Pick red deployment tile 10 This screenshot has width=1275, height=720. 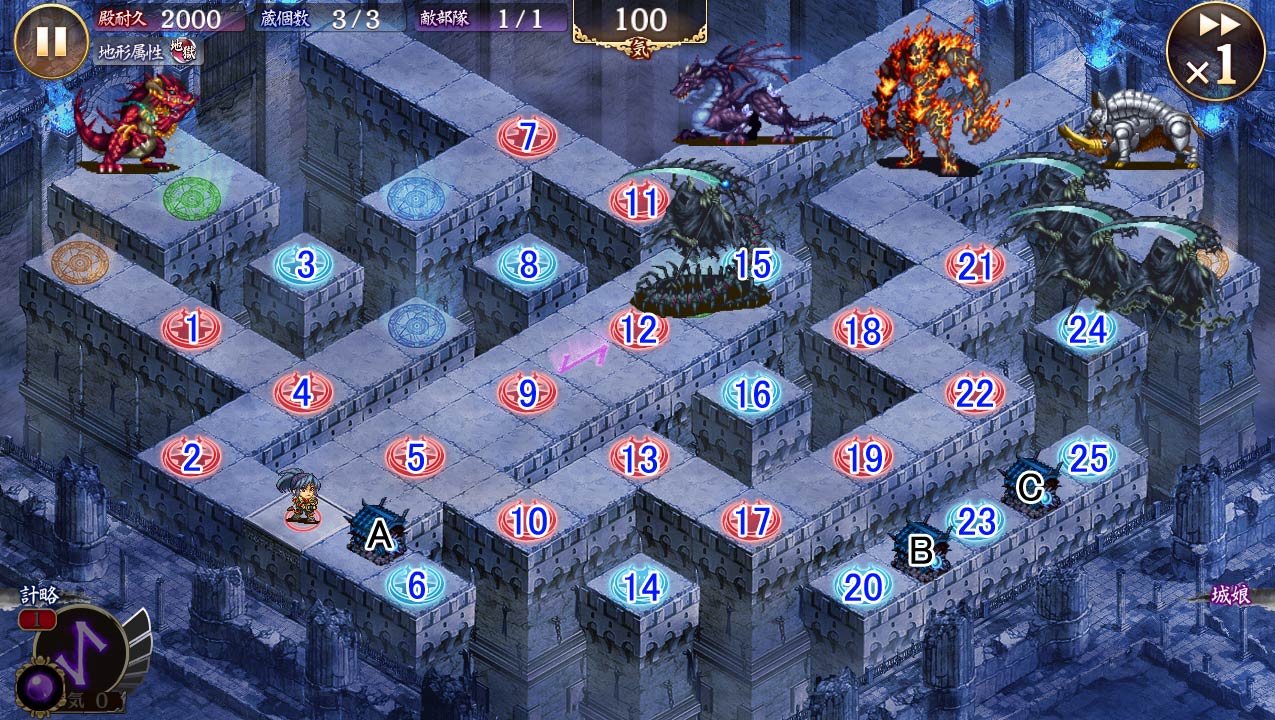click(527, 521)
